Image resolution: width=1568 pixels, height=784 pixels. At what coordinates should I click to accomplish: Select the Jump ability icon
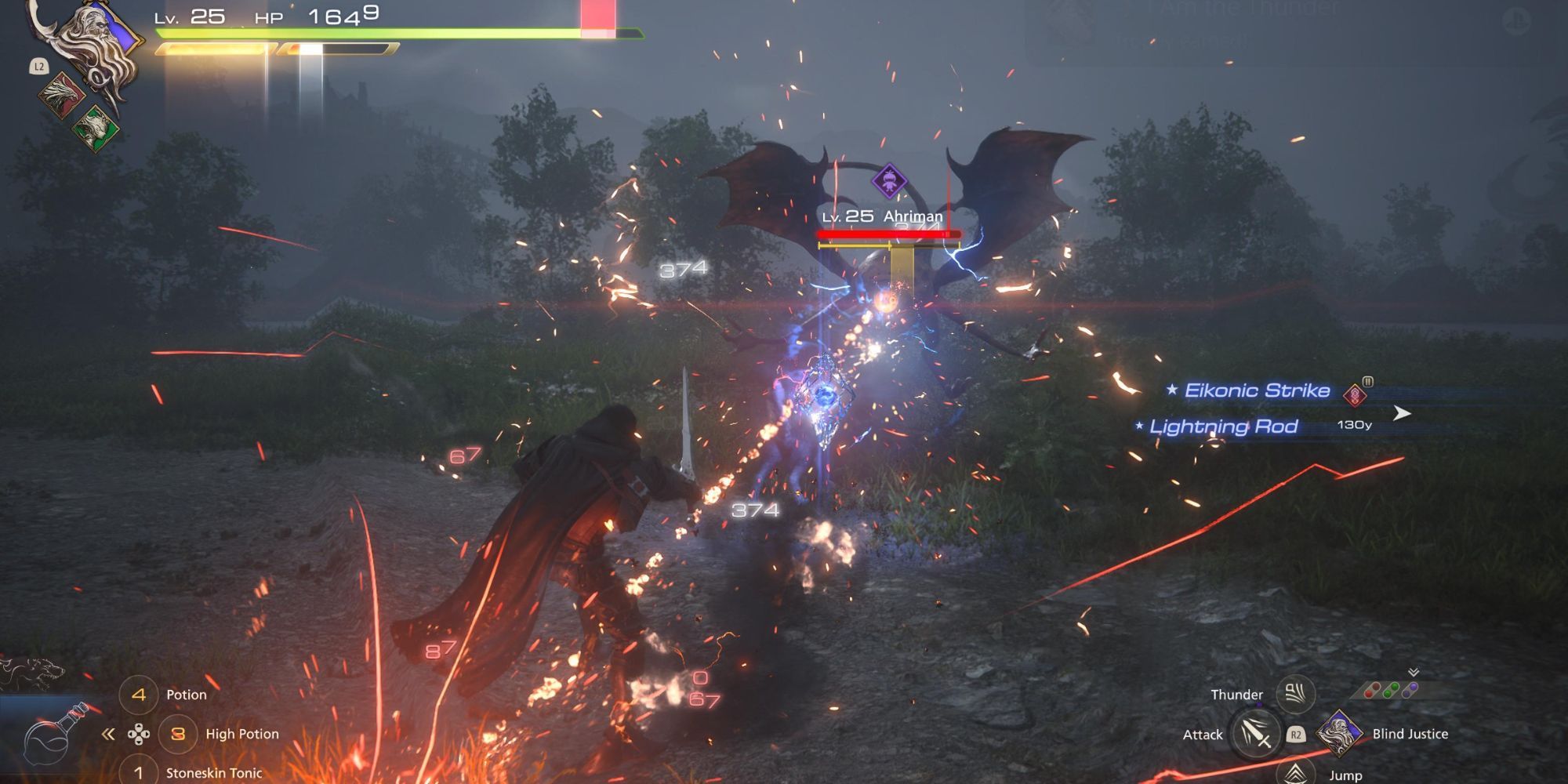[x=1295, y=775]
